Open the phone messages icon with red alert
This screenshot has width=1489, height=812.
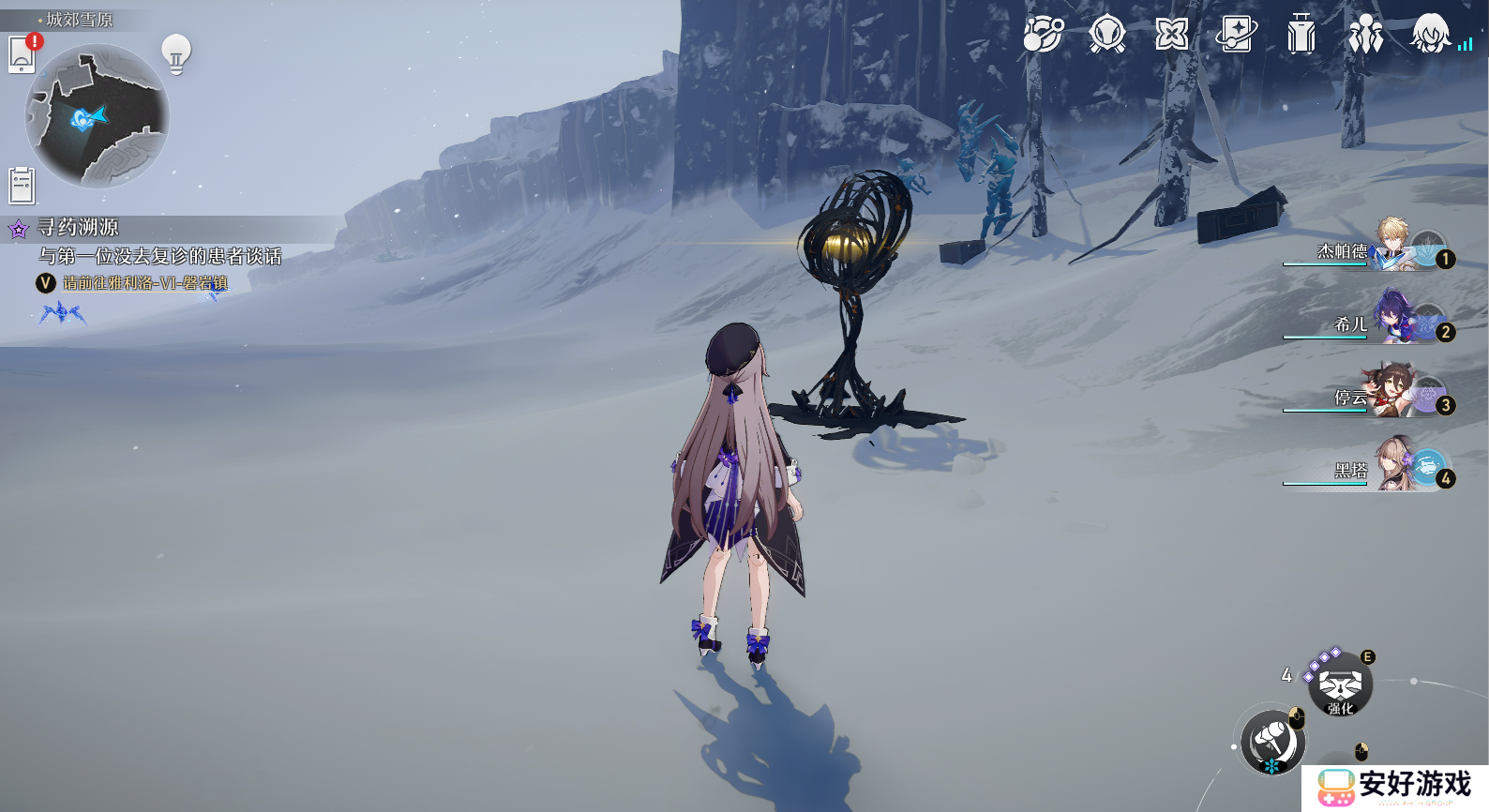tap(23, 53)
